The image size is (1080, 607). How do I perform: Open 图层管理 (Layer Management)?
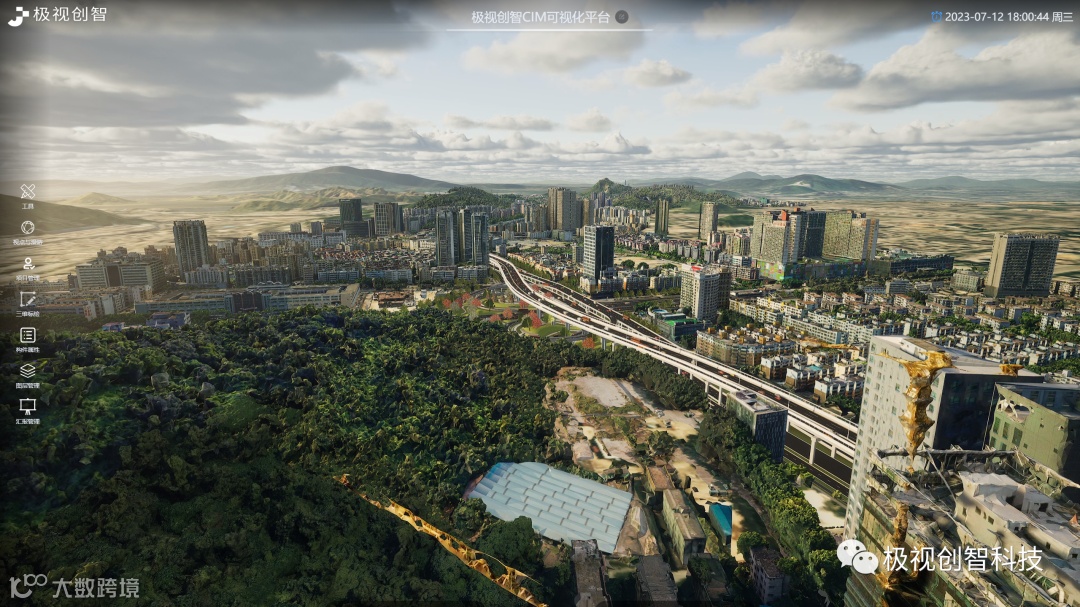pos(28,371)
